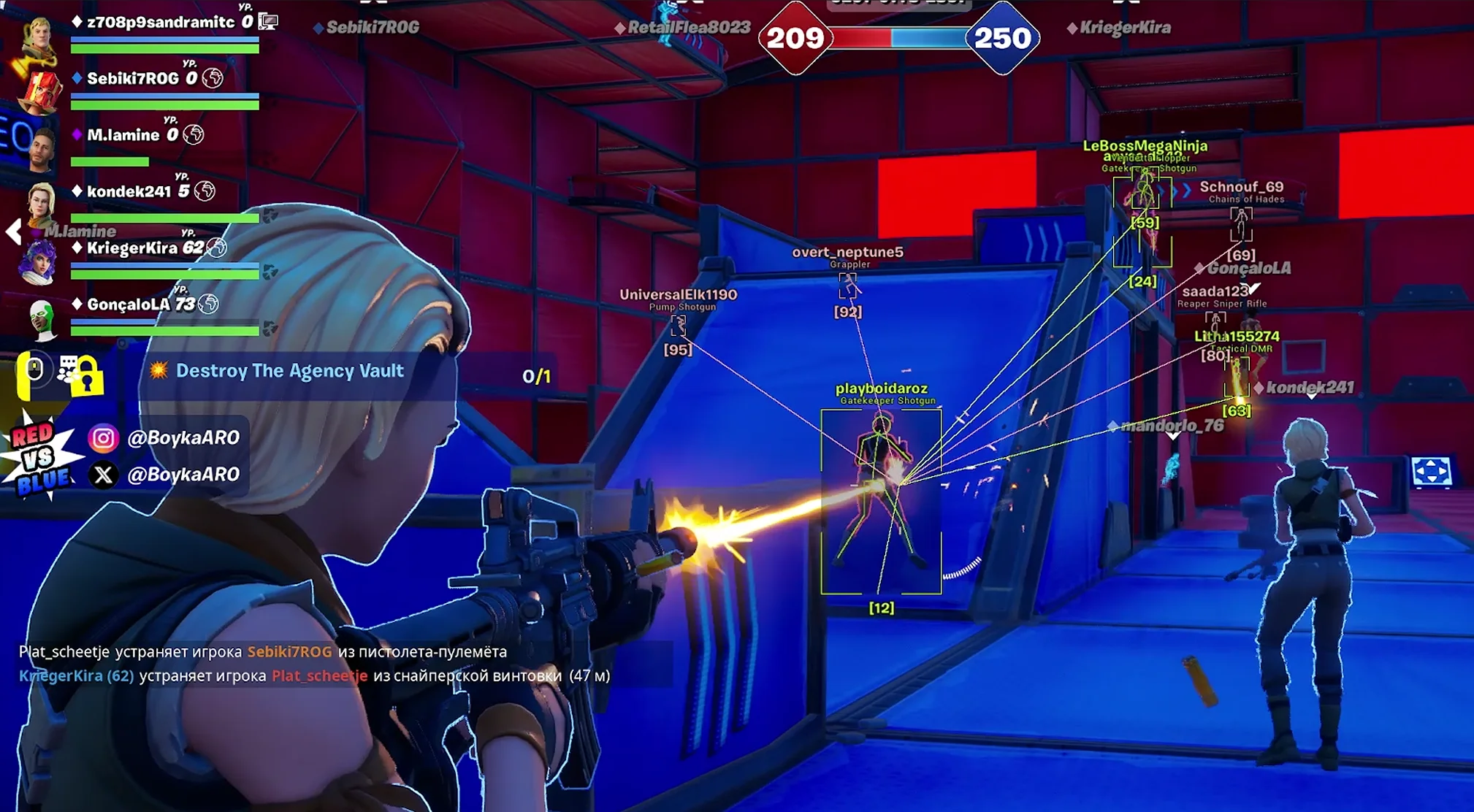Click the white arrow beside the squad list
The image size is (1474, 812).
click(13, 232)
